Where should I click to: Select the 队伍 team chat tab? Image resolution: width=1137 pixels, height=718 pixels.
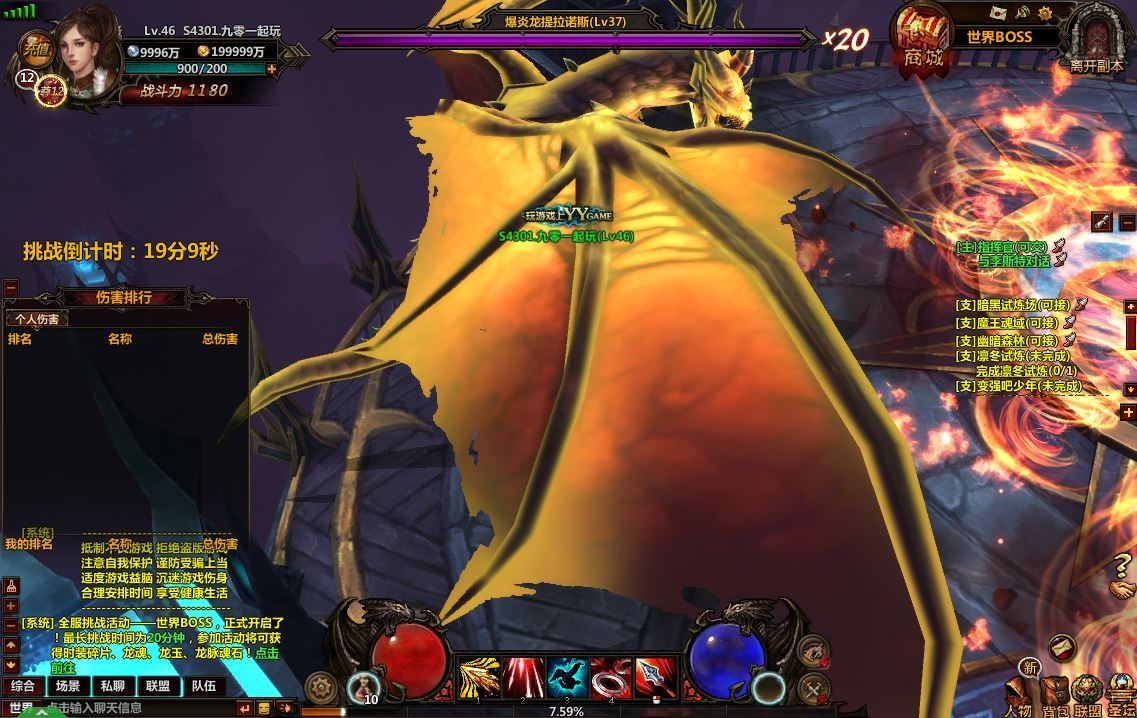(204, 686)
